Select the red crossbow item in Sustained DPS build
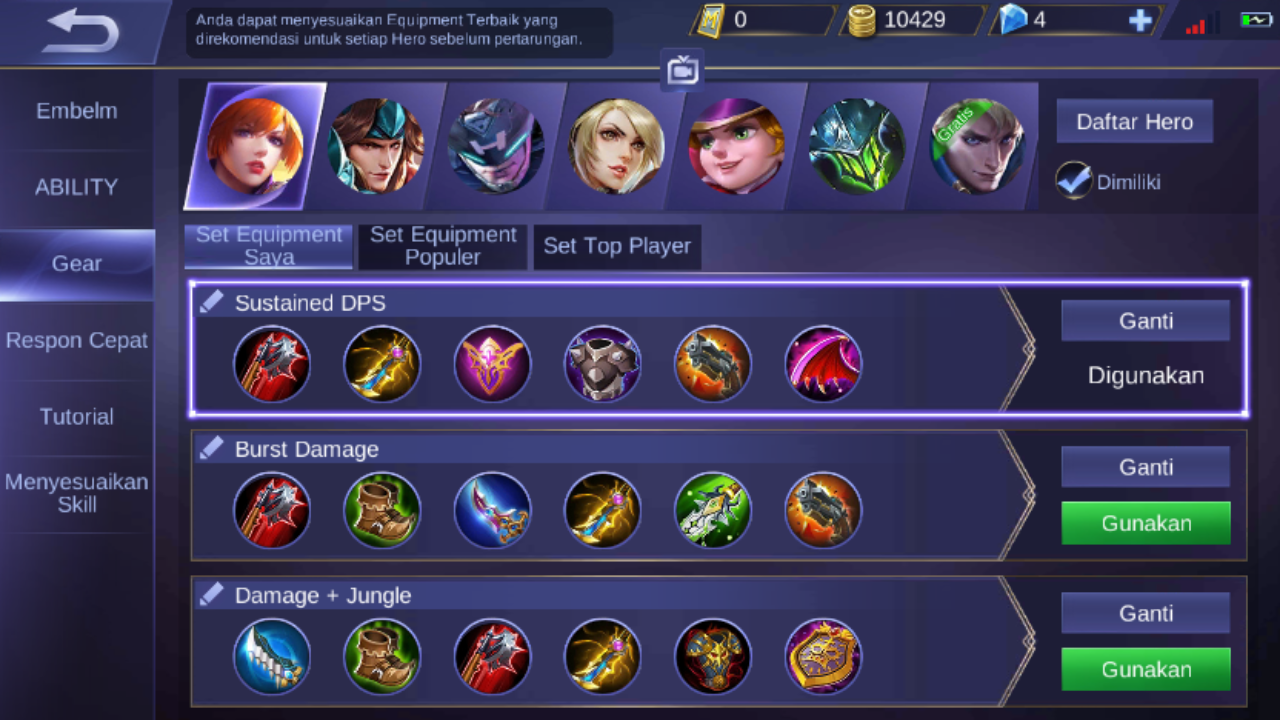This screenshot has height=720, width=1280. [x=272, y=364]
